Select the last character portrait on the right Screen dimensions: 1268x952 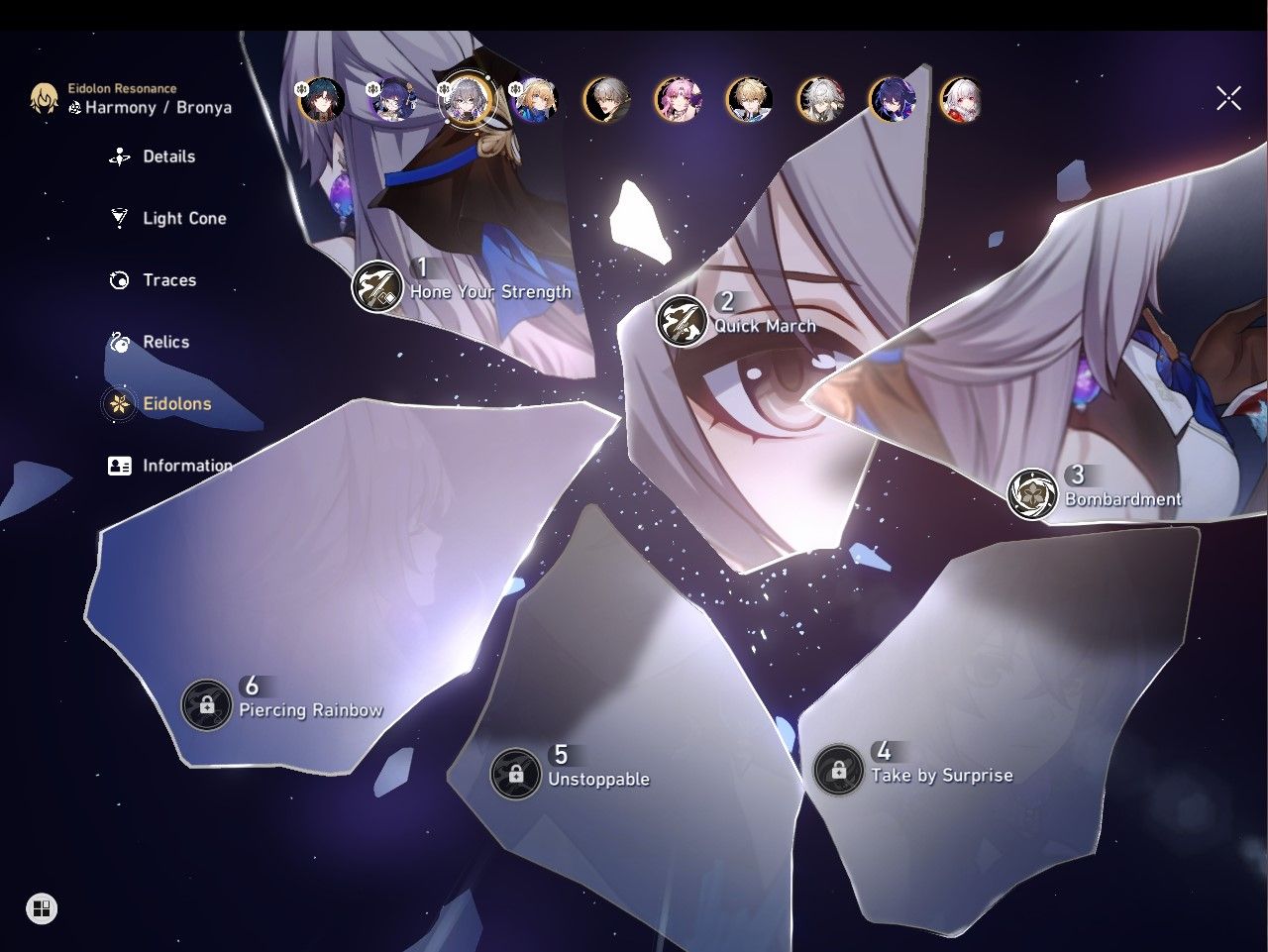tap(959, 100)
